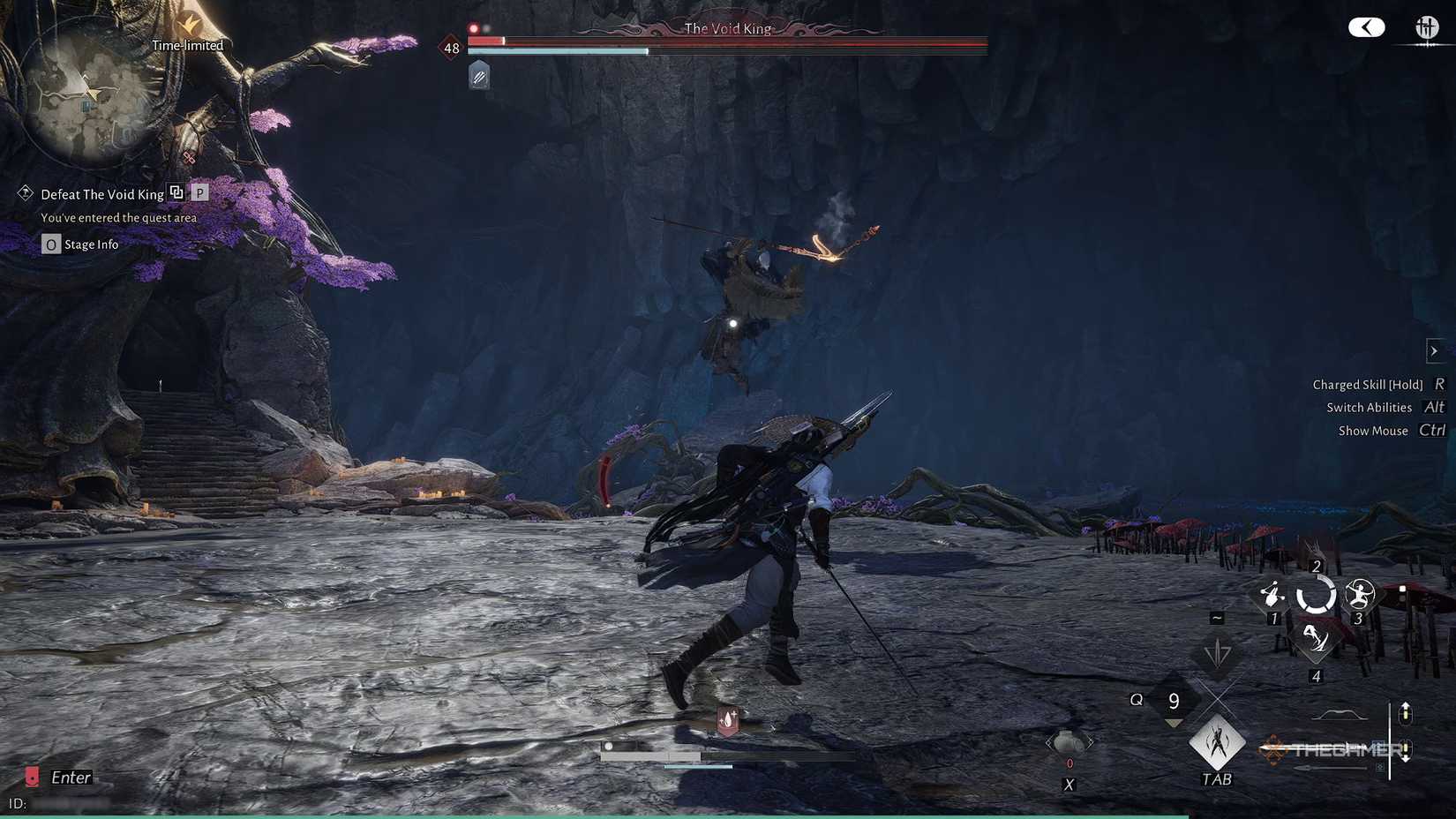
Task: Activate the TAB ultimate ability icon
Action: click(x=1218, y=744)
